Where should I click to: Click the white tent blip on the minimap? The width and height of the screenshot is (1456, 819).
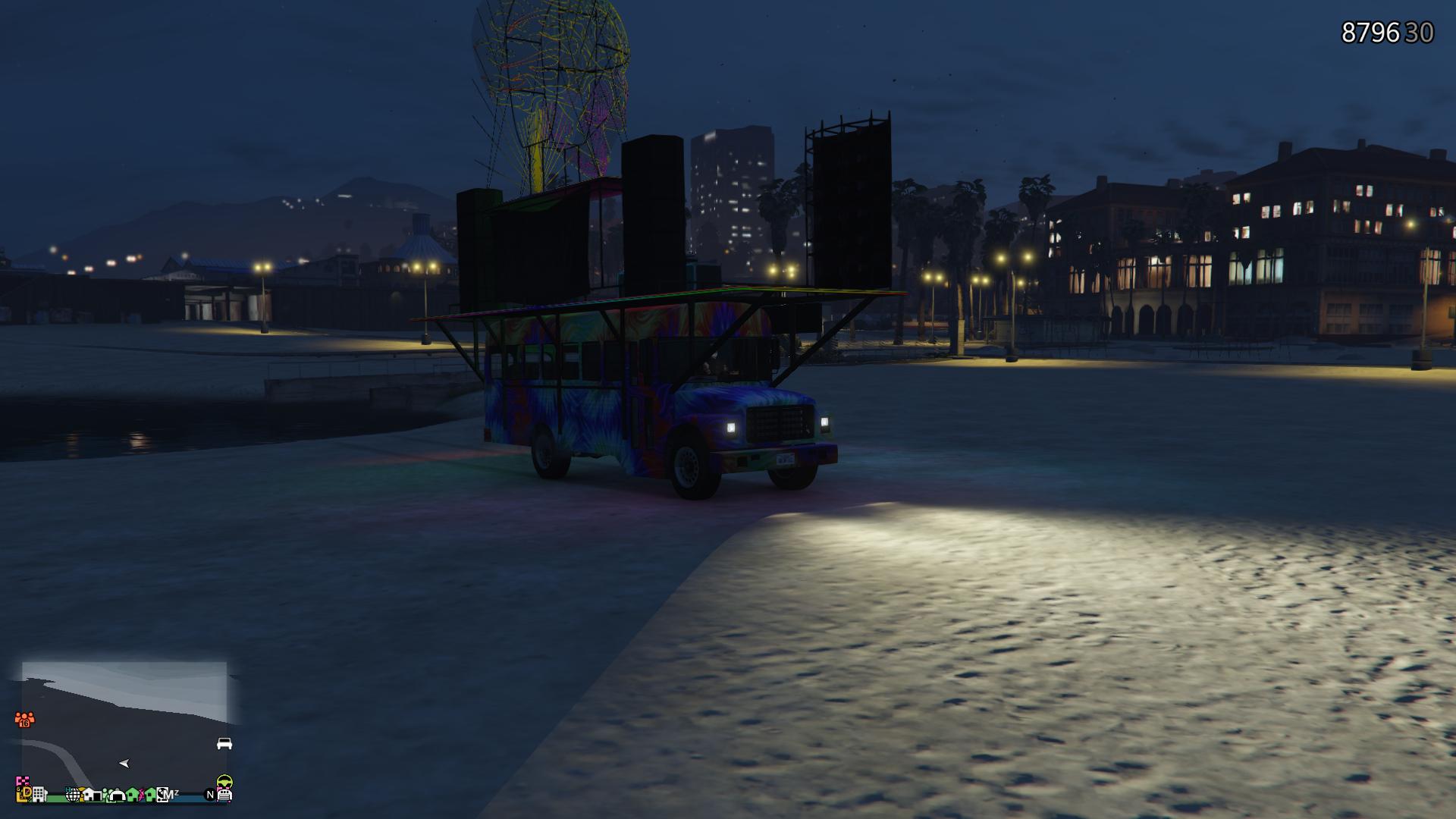pyautogui.click(x=117, y=795)
